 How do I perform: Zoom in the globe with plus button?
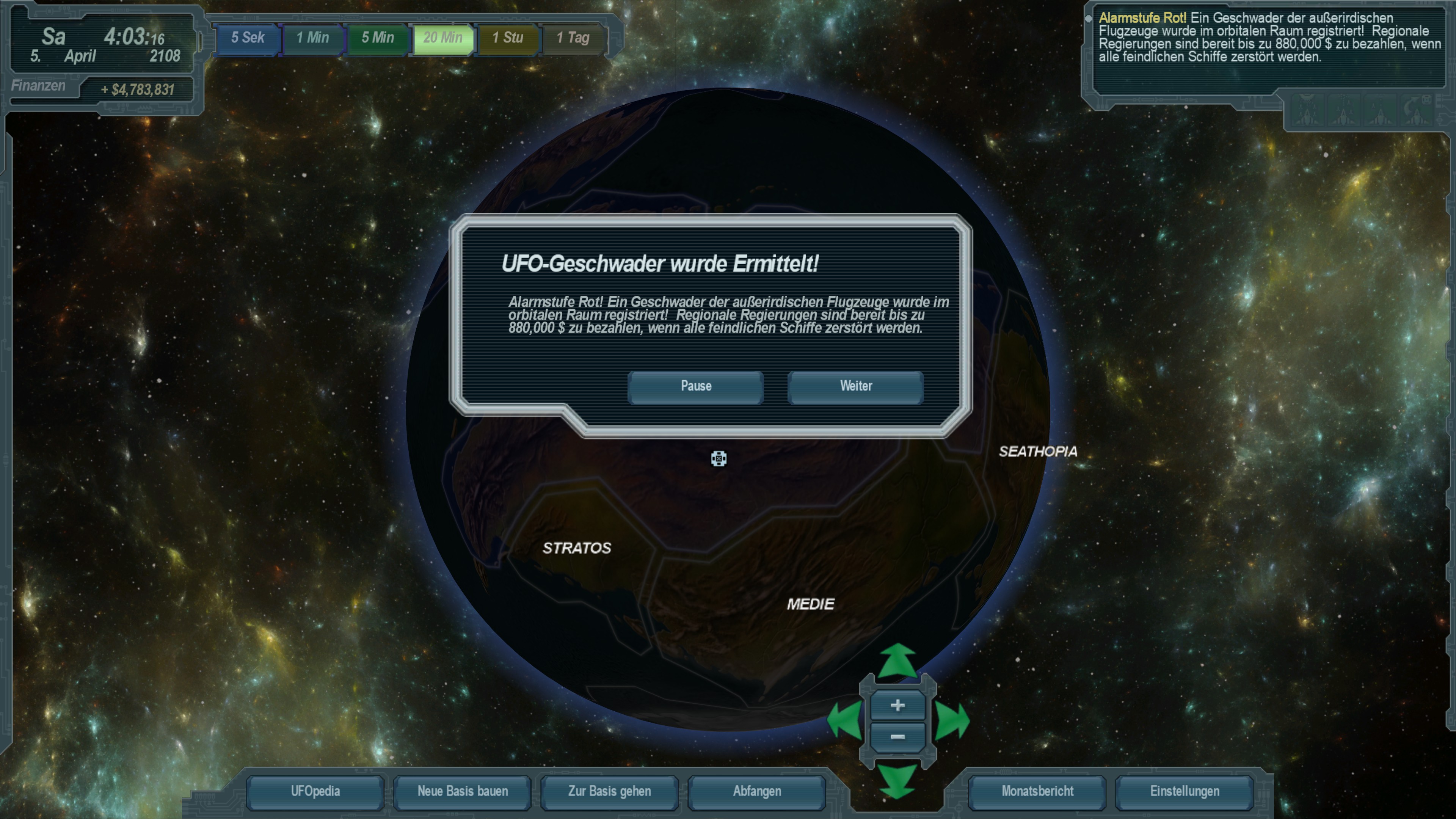point(897,705)
